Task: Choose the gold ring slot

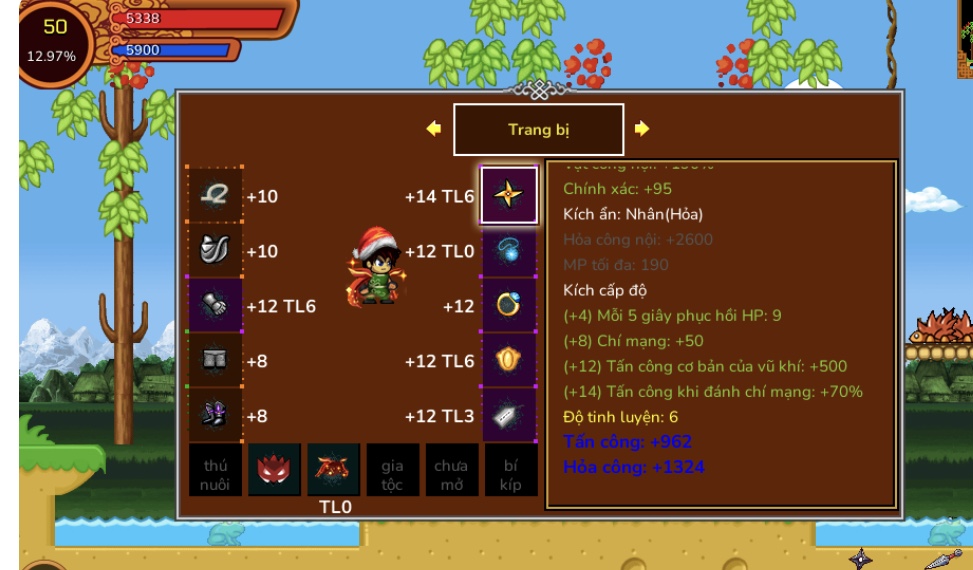Action: coord(509,305)
